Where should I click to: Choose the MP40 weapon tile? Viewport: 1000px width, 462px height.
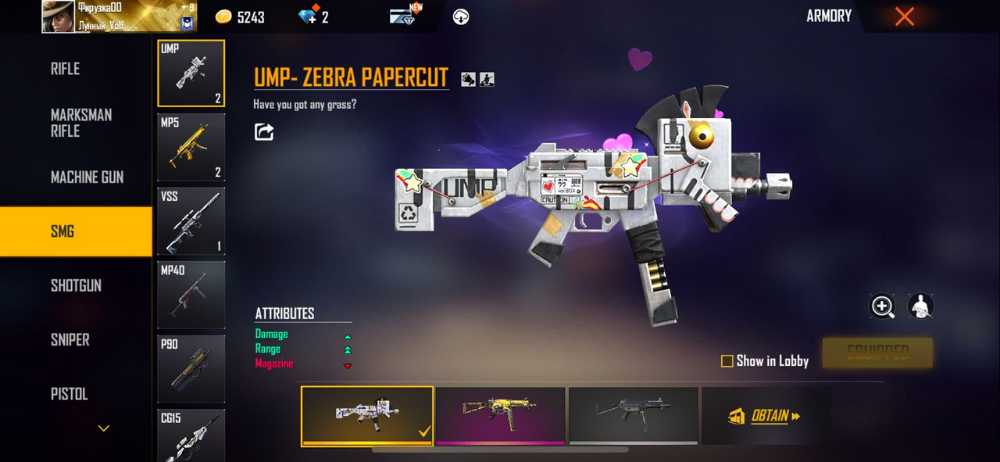click(191, 294)
